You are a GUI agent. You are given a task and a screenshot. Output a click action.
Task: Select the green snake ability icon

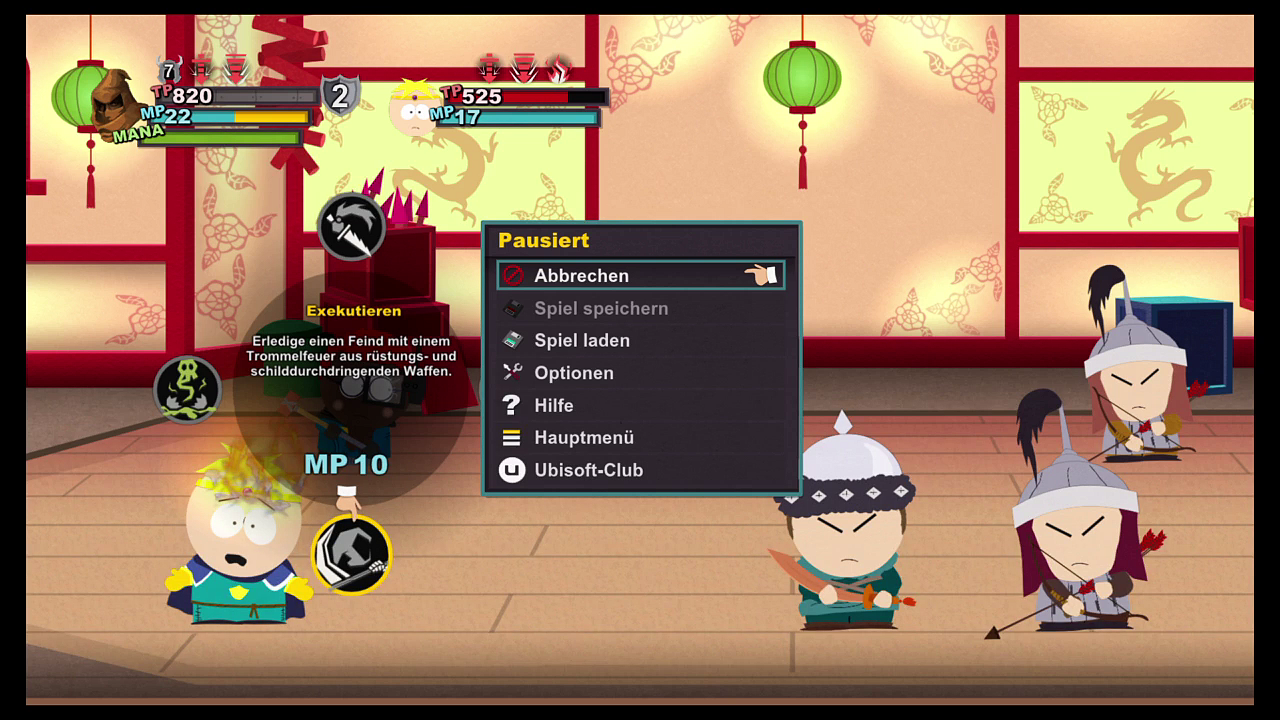click(188, 389)
